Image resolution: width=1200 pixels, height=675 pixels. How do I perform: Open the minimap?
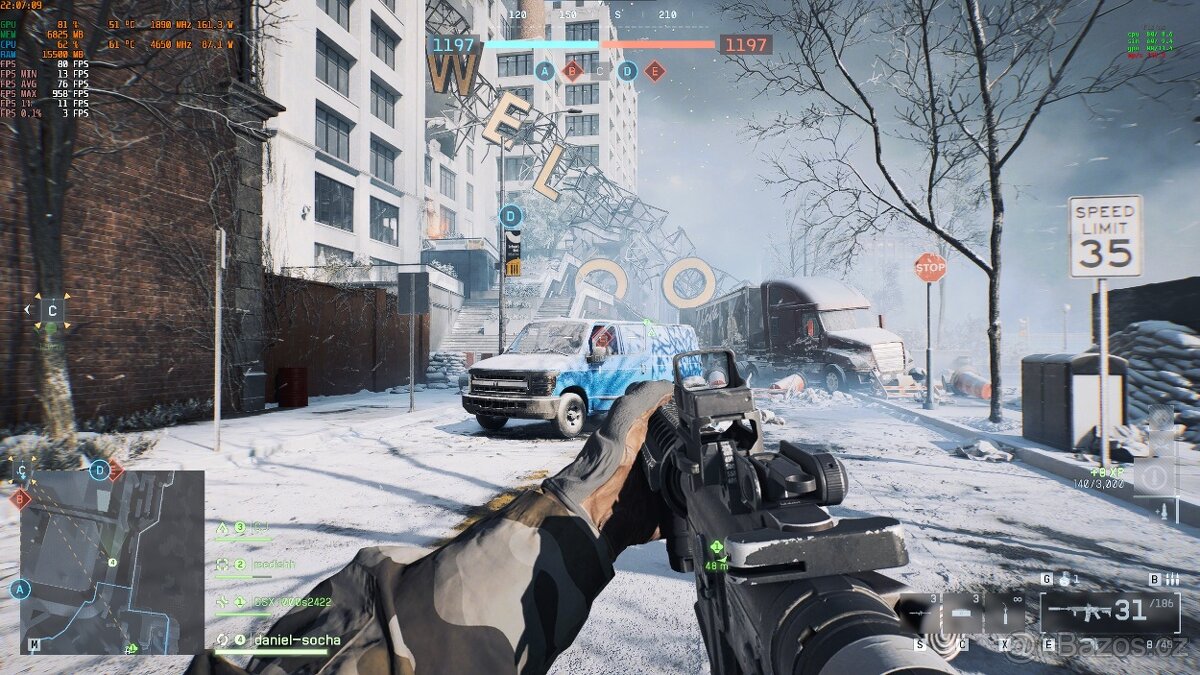[x=112, y=562]
